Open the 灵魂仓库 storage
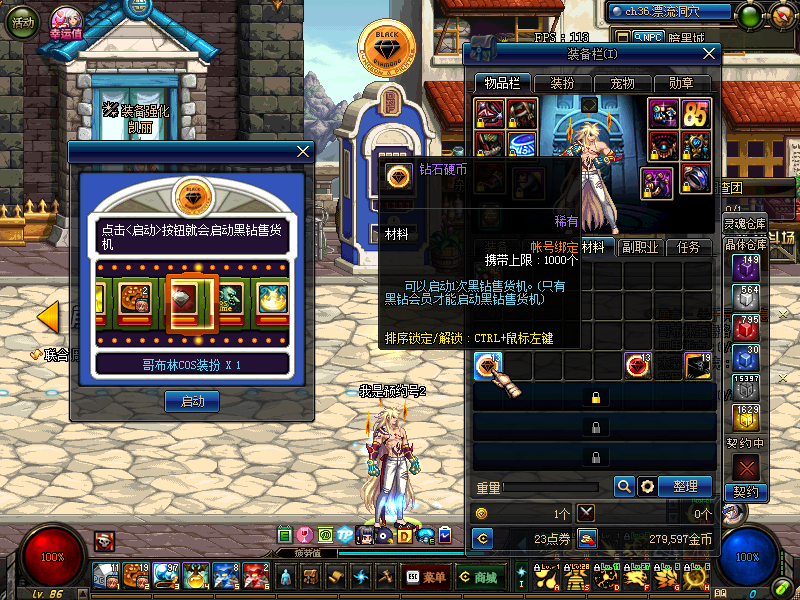The width and height of the screenshot is (800, 600). 745,222
